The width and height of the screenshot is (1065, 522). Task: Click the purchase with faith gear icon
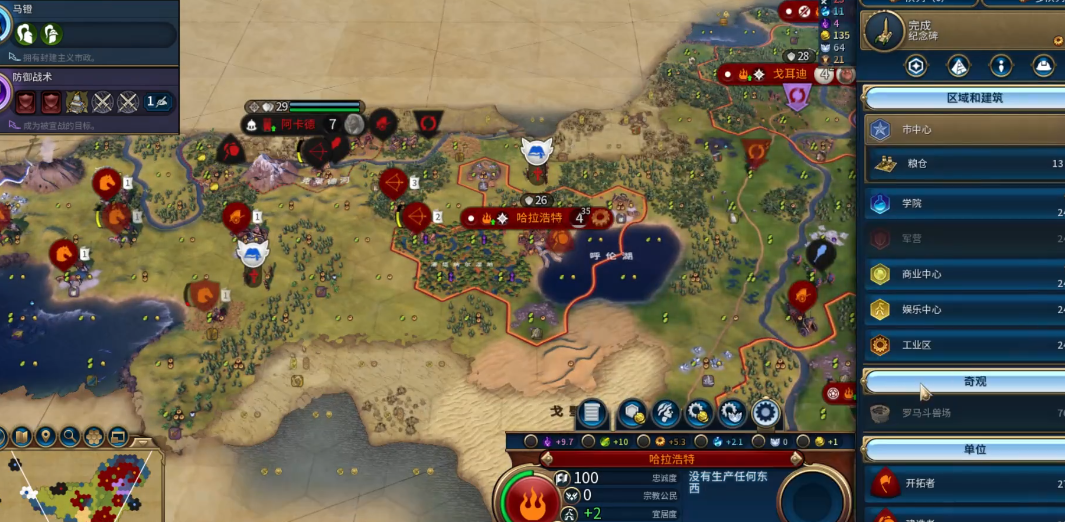pyautogui.click(x=732, y=411)
